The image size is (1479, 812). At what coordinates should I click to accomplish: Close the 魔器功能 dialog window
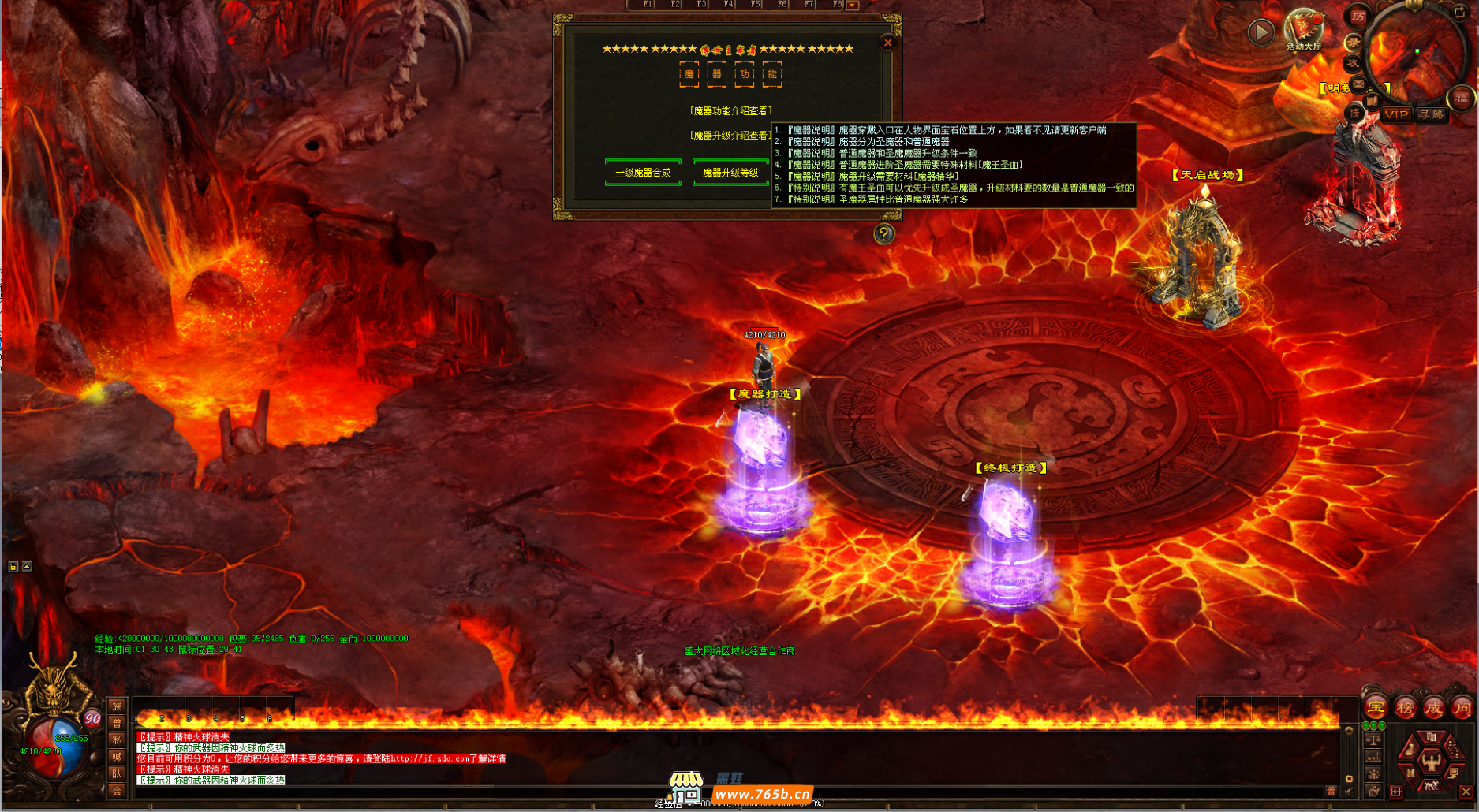click(x=887, y=43)
